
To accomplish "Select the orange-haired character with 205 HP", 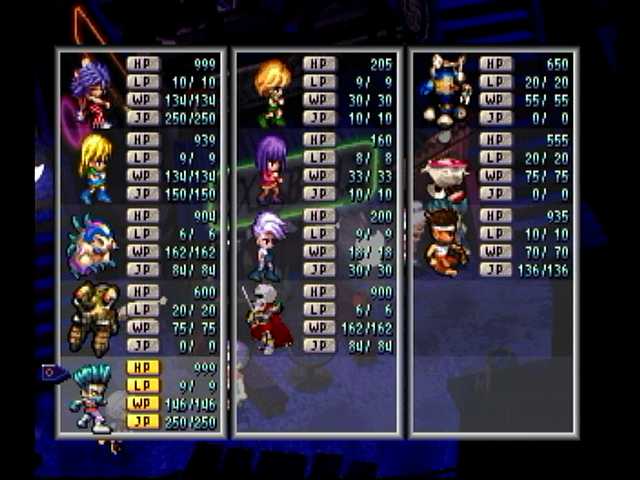I will [x=270, y=92].
